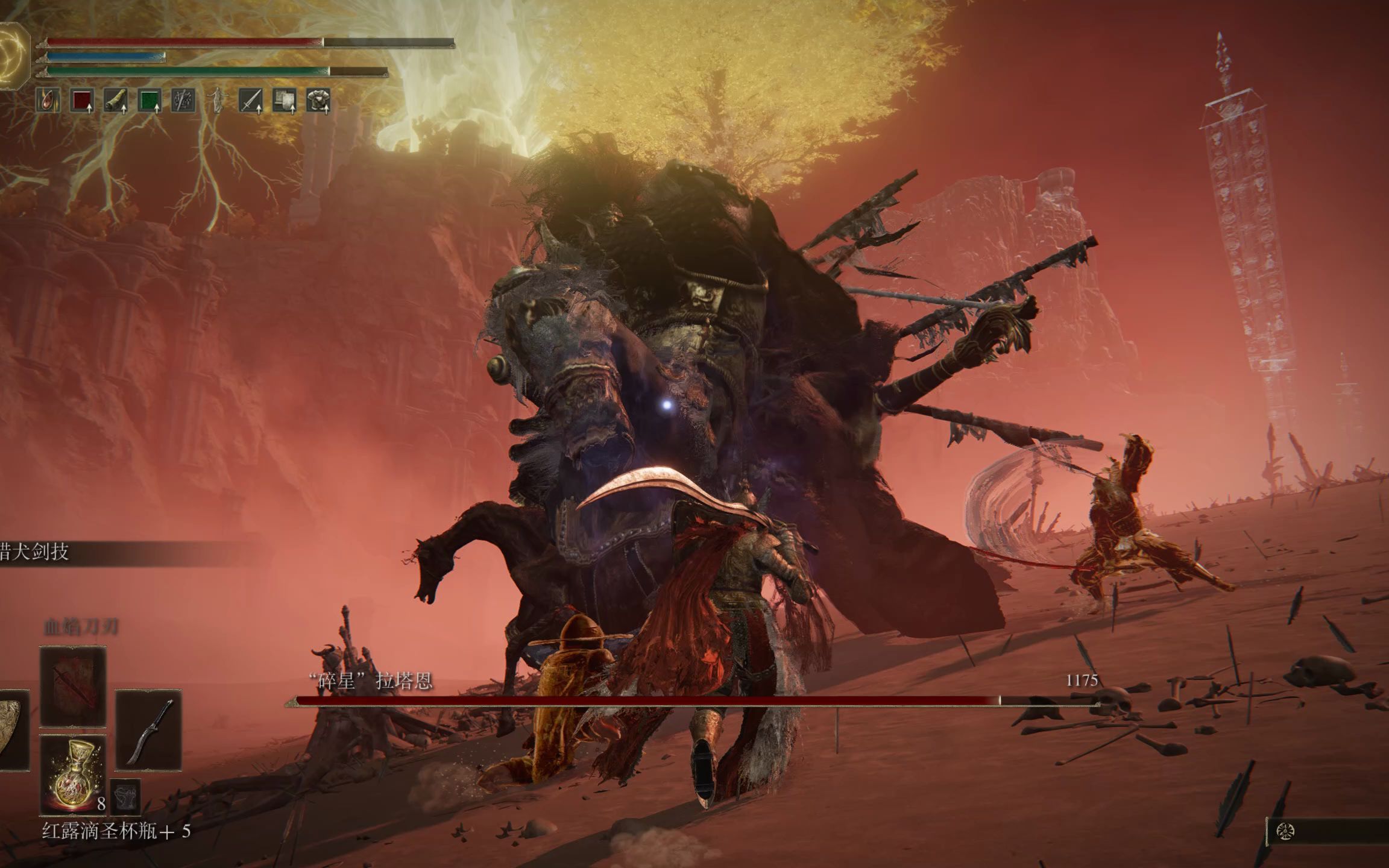The height and width of the screenshot is (868, 1389).
Task: Click the teardrop flame buff icon
Action: (x=48, y=101)
